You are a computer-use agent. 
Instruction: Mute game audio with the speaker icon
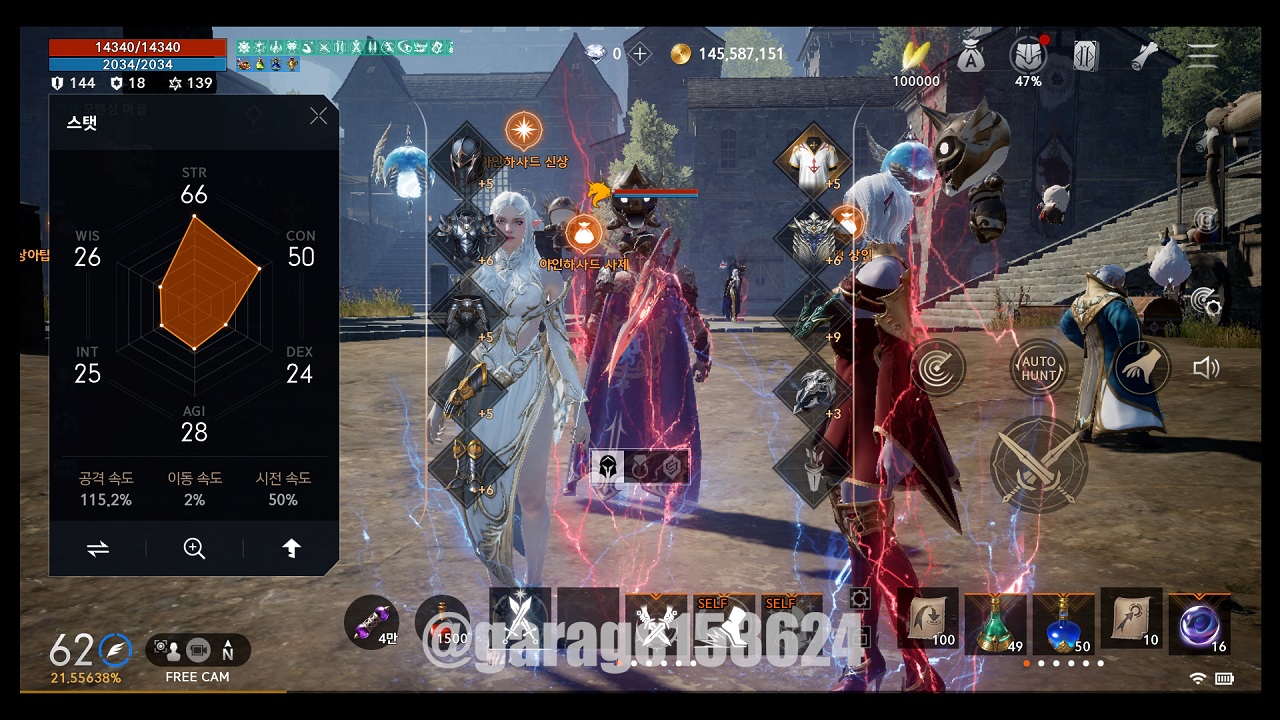pyautogui.click(x=1207, y=367)
